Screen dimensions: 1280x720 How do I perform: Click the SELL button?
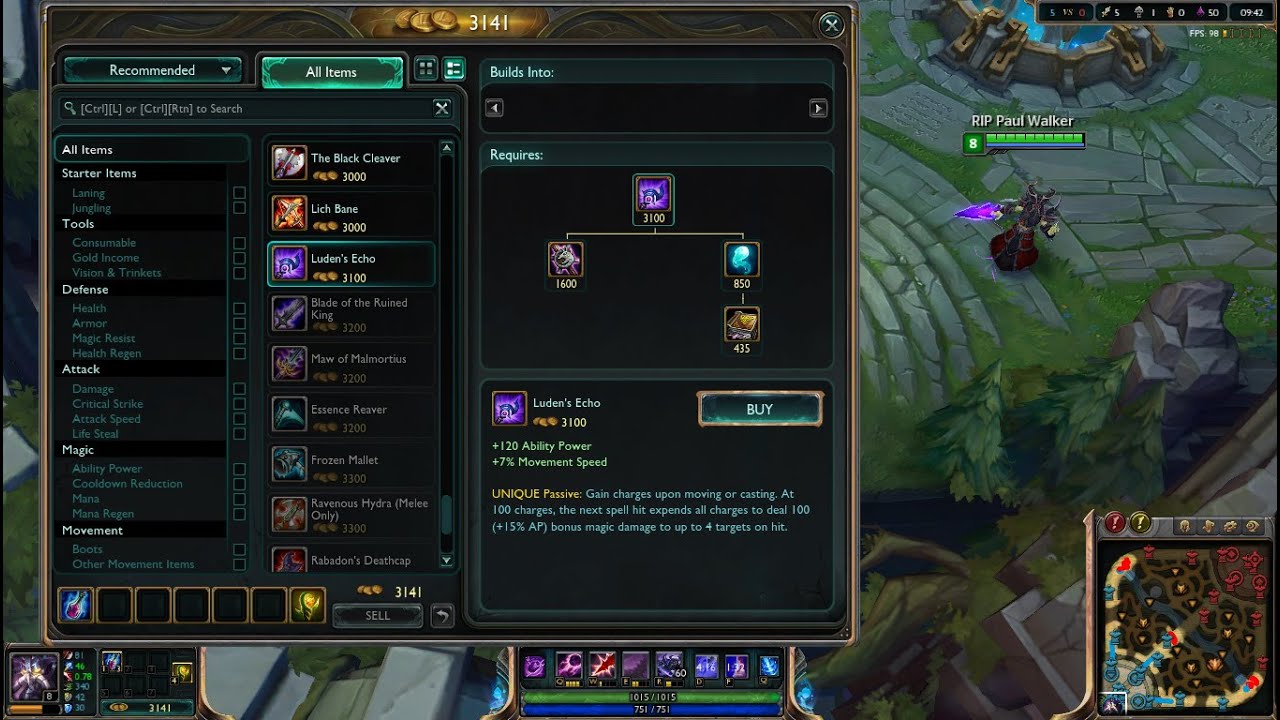point(377,615)
